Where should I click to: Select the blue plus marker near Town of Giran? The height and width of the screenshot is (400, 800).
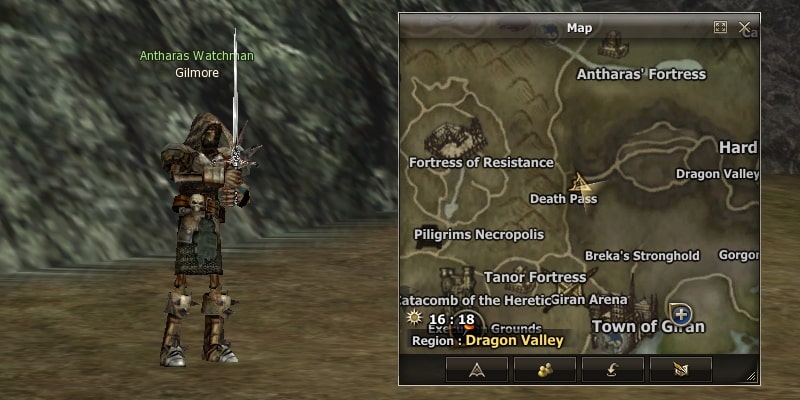(x=681, y=313)
